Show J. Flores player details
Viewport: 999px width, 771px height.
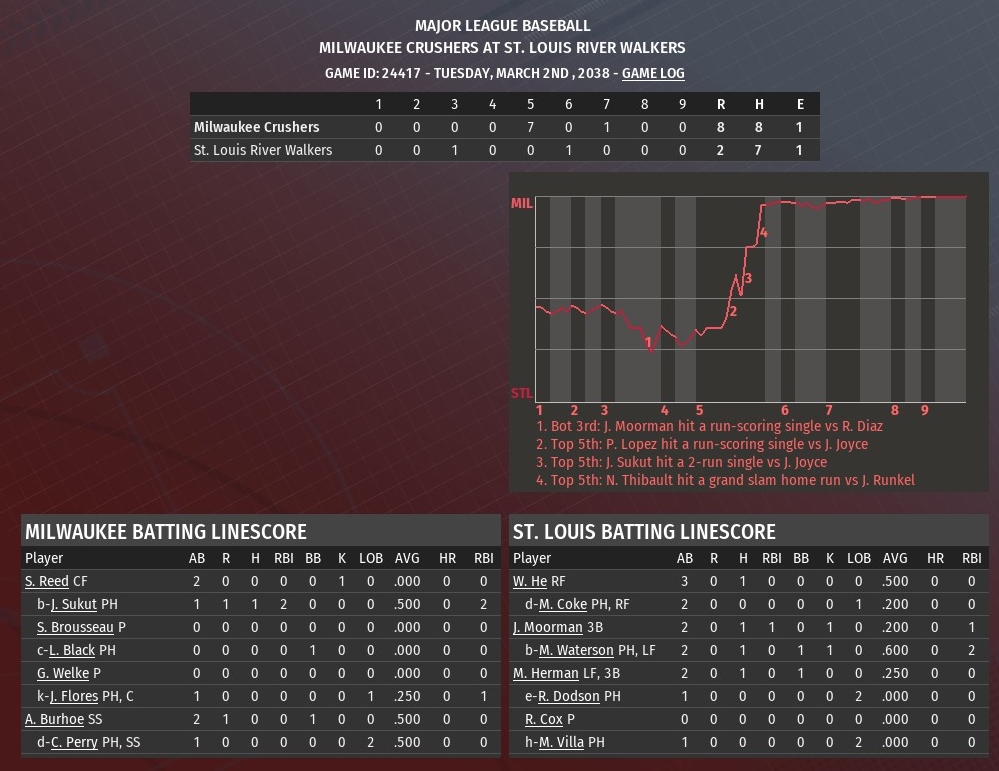click(76, 696)
